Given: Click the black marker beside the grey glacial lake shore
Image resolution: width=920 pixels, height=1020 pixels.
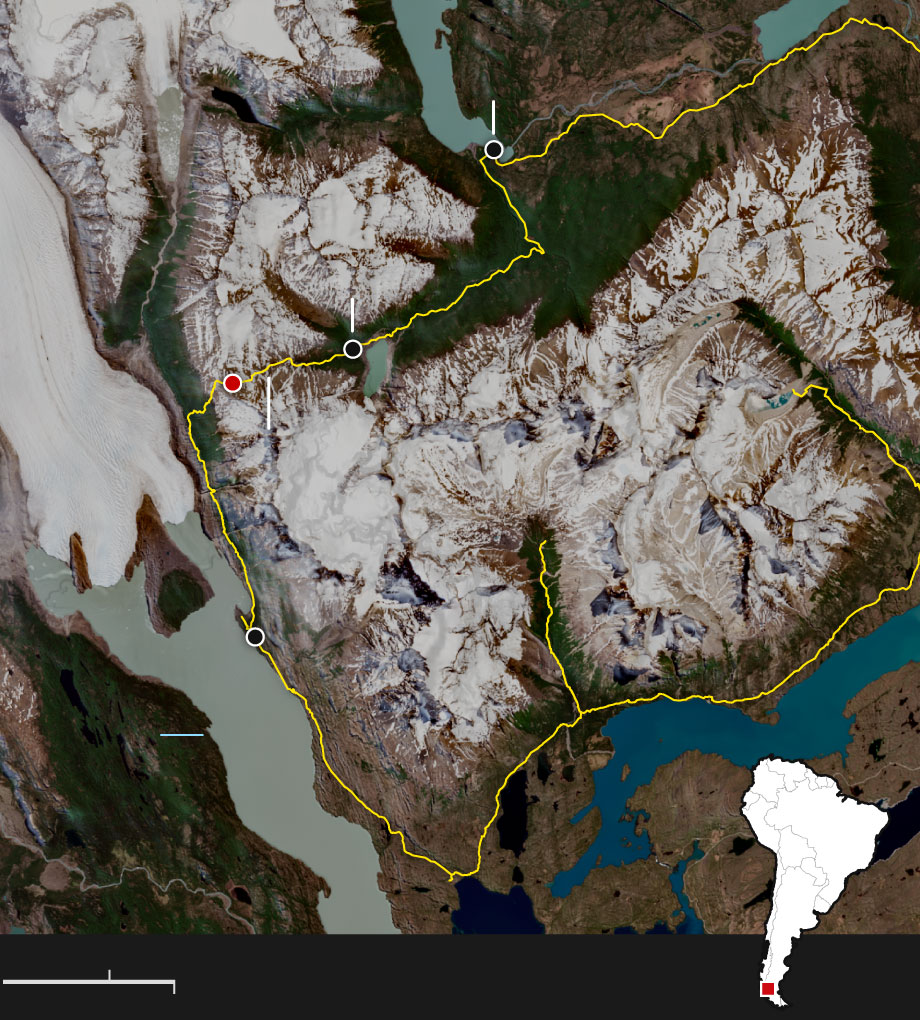Looking at the screenshot, I should [255, 637].
